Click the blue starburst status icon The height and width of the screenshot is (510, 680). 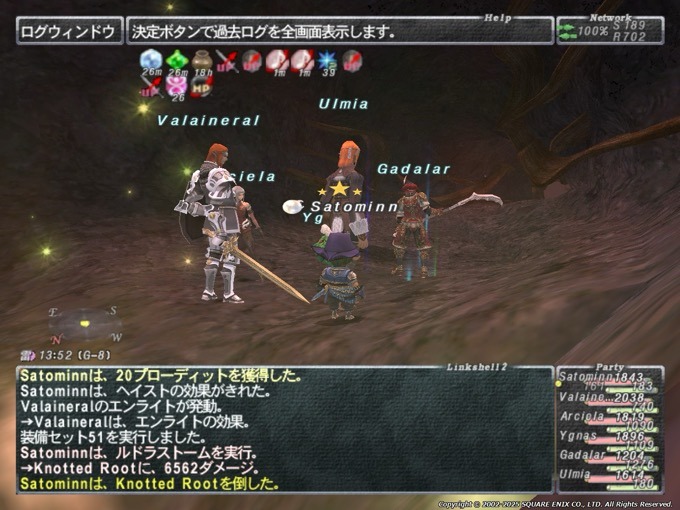(326, 60)
